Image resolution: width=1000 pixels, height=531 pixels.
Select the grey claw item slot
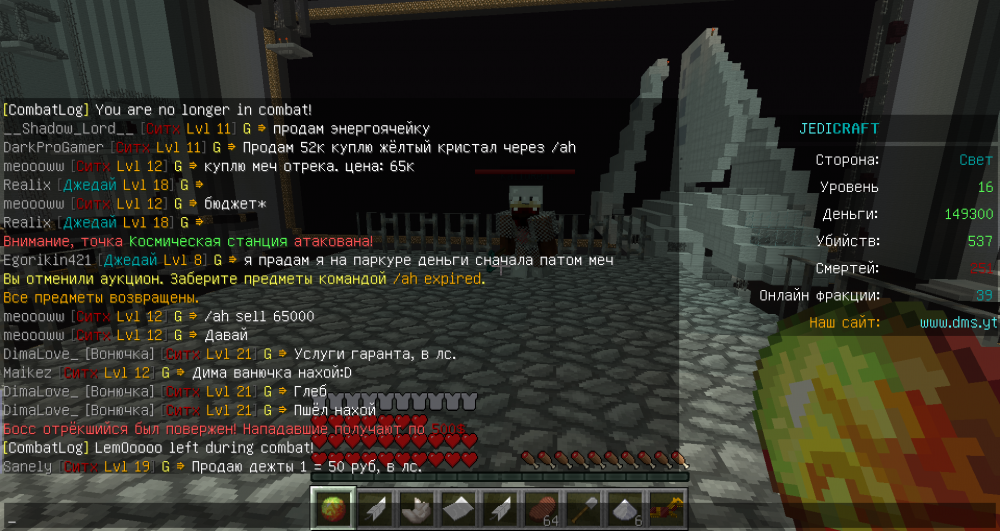(x=417, y=509)
